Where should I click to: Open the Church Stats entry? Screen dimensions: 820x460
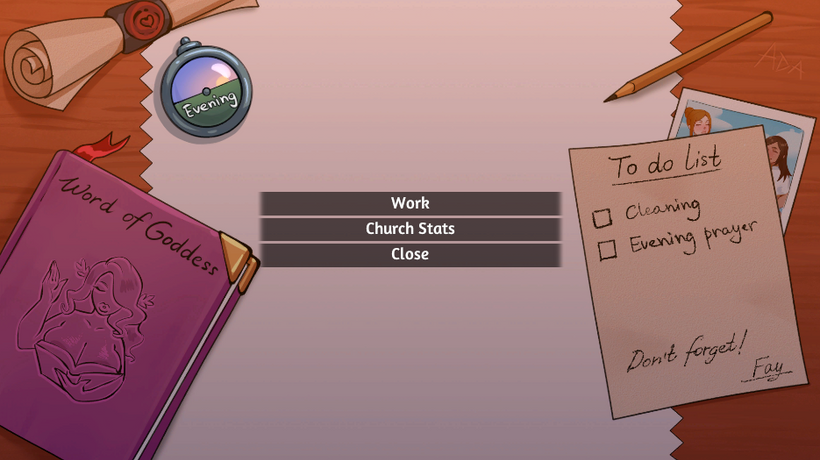[410, 229]
